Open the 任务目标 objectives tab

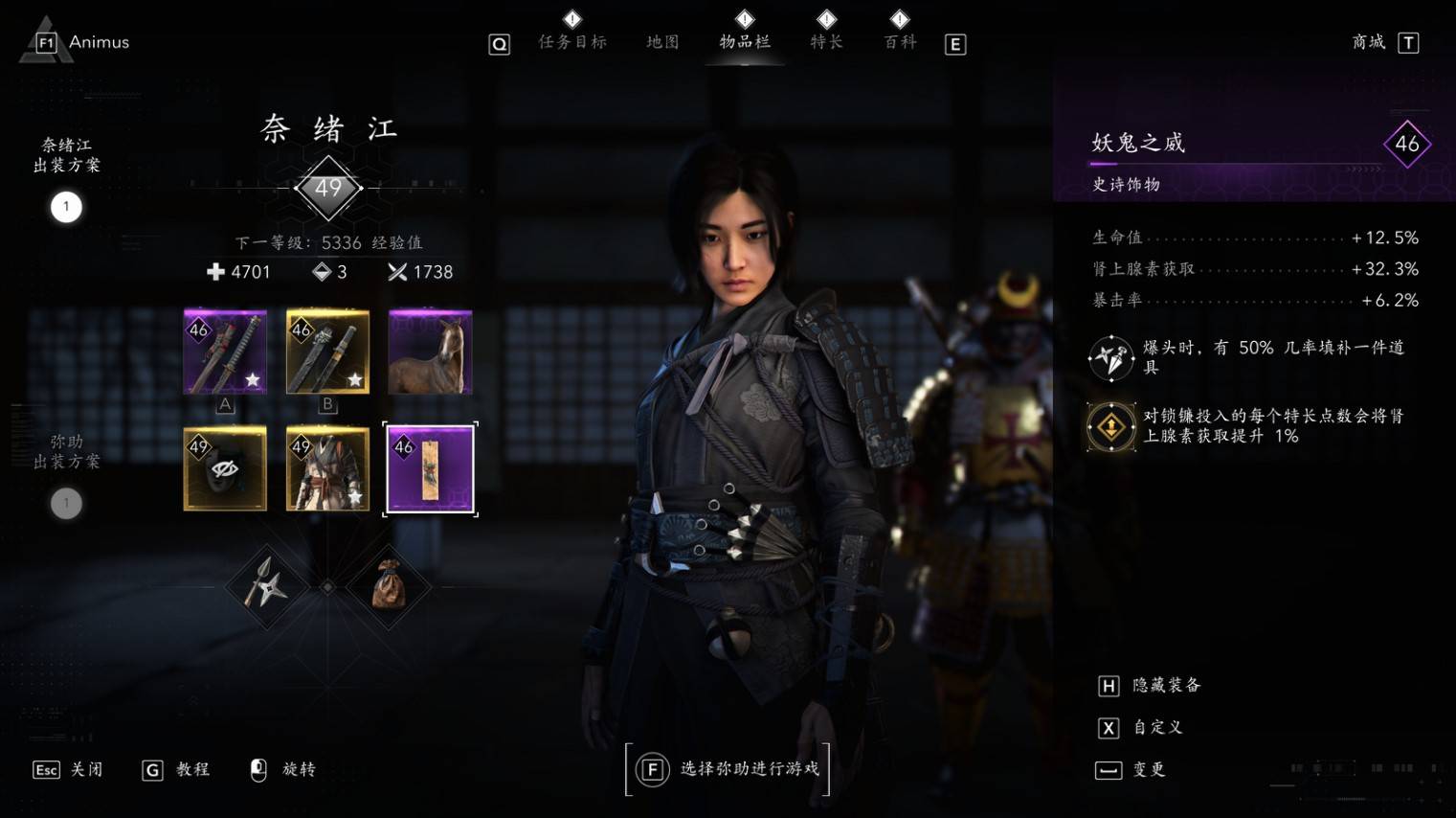(571, 41)
